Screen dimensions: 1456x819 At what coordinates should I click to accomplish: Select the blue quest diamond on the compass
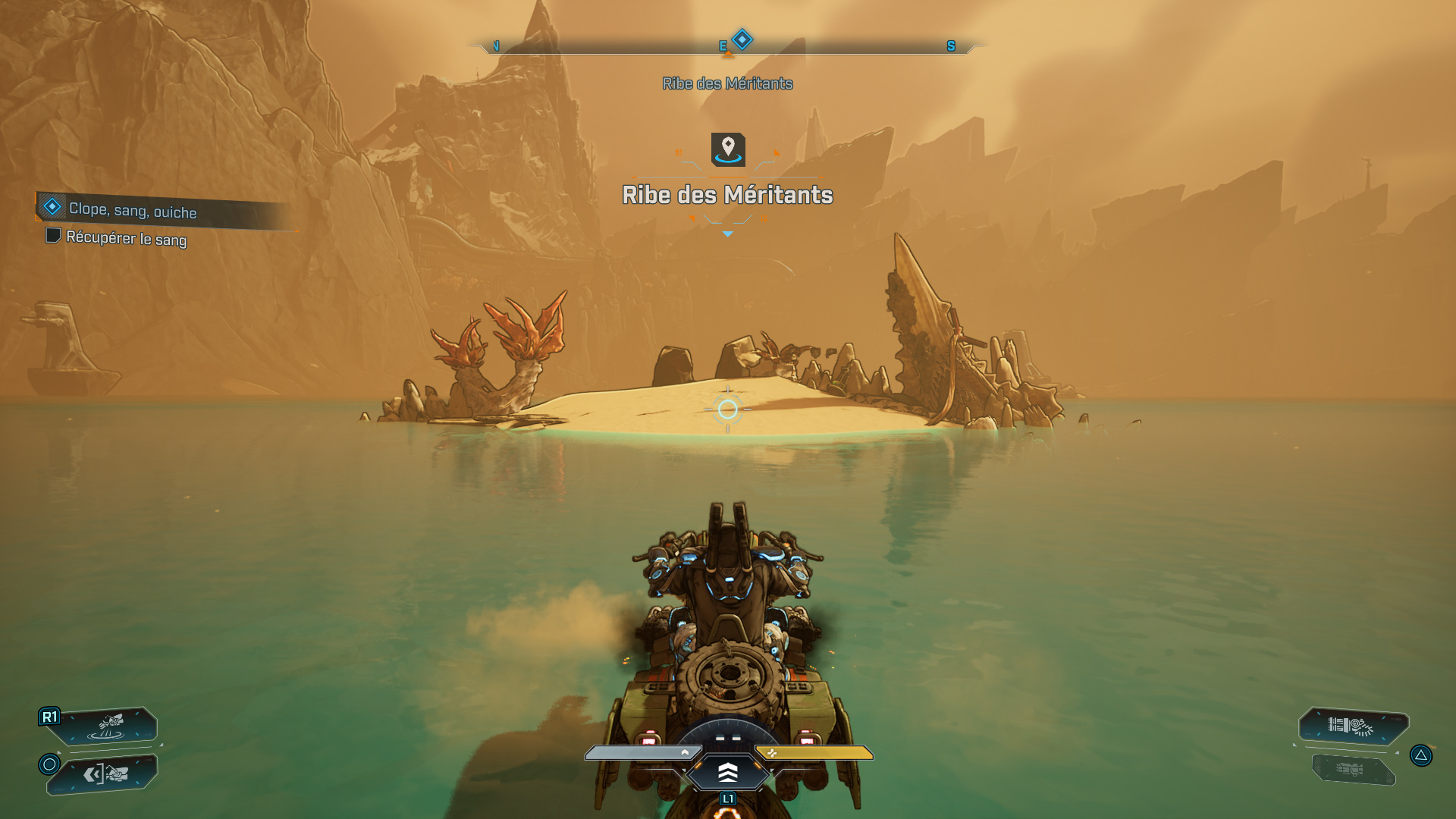click(x=742, y=39)
